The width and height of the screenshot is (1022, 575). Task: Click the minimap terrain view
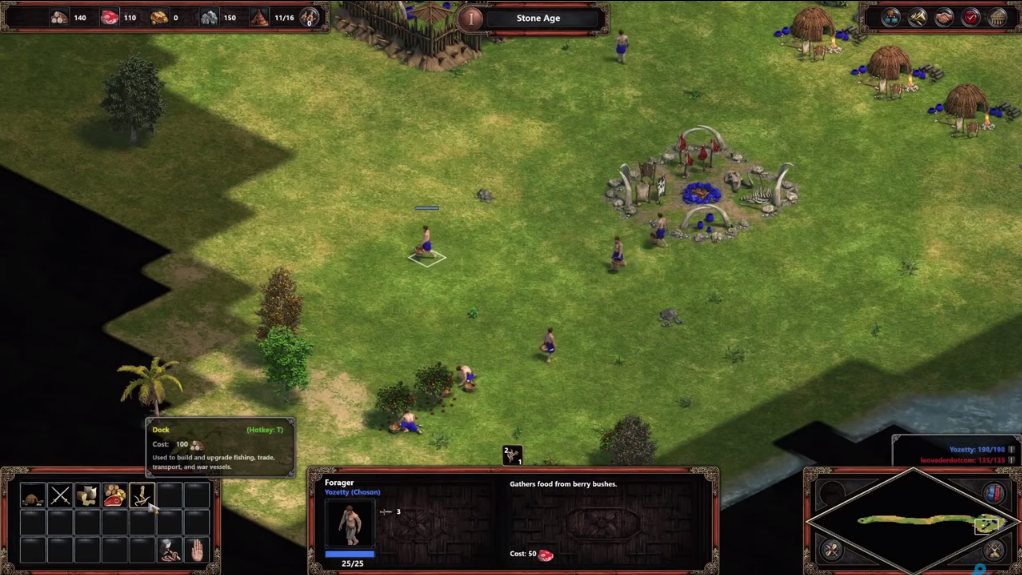tap(912, 521)
